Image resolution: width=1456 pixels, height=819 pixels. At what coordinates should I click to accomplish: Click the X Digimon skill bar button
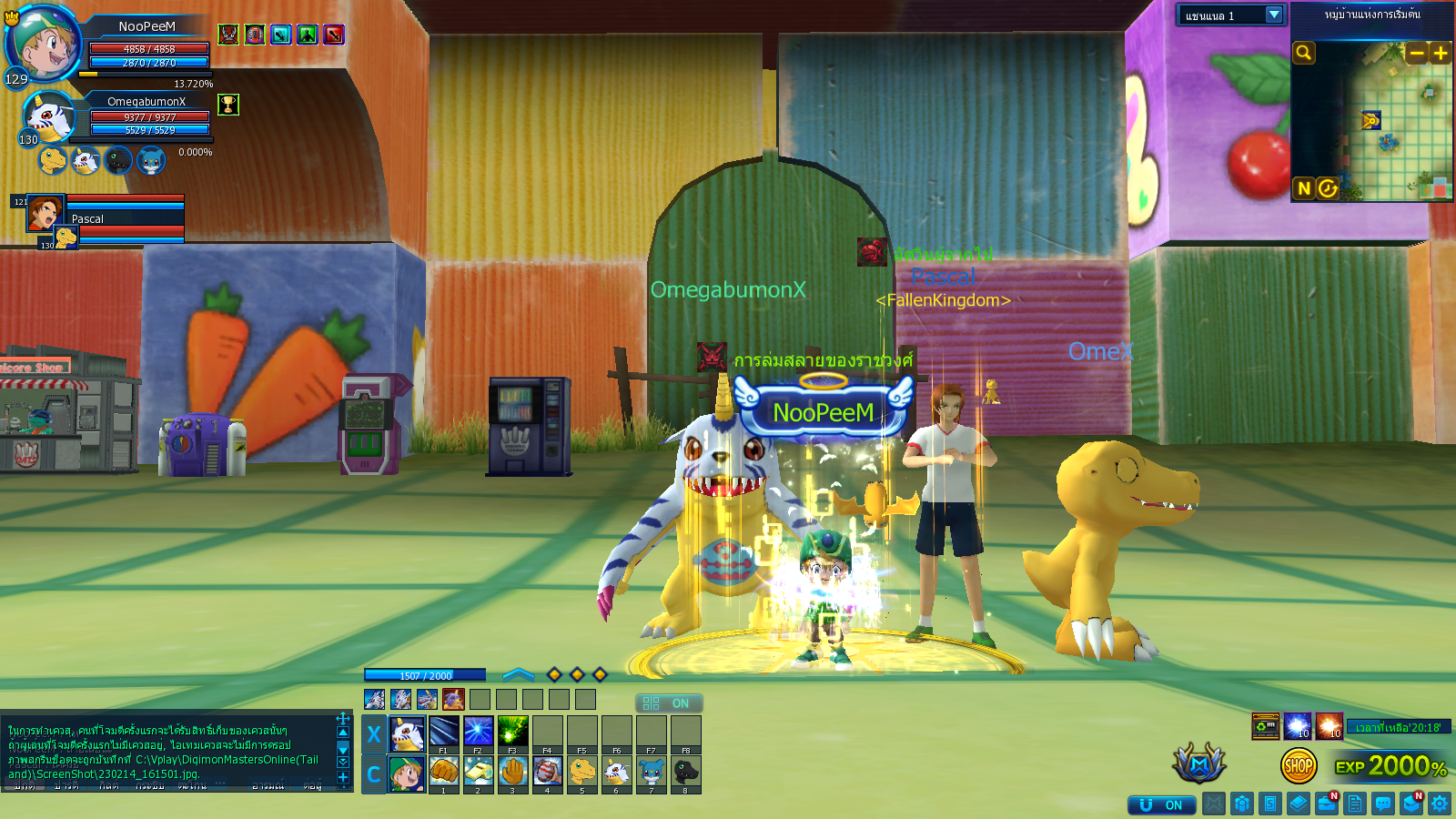pyautogui.click(x=373, y=733)
